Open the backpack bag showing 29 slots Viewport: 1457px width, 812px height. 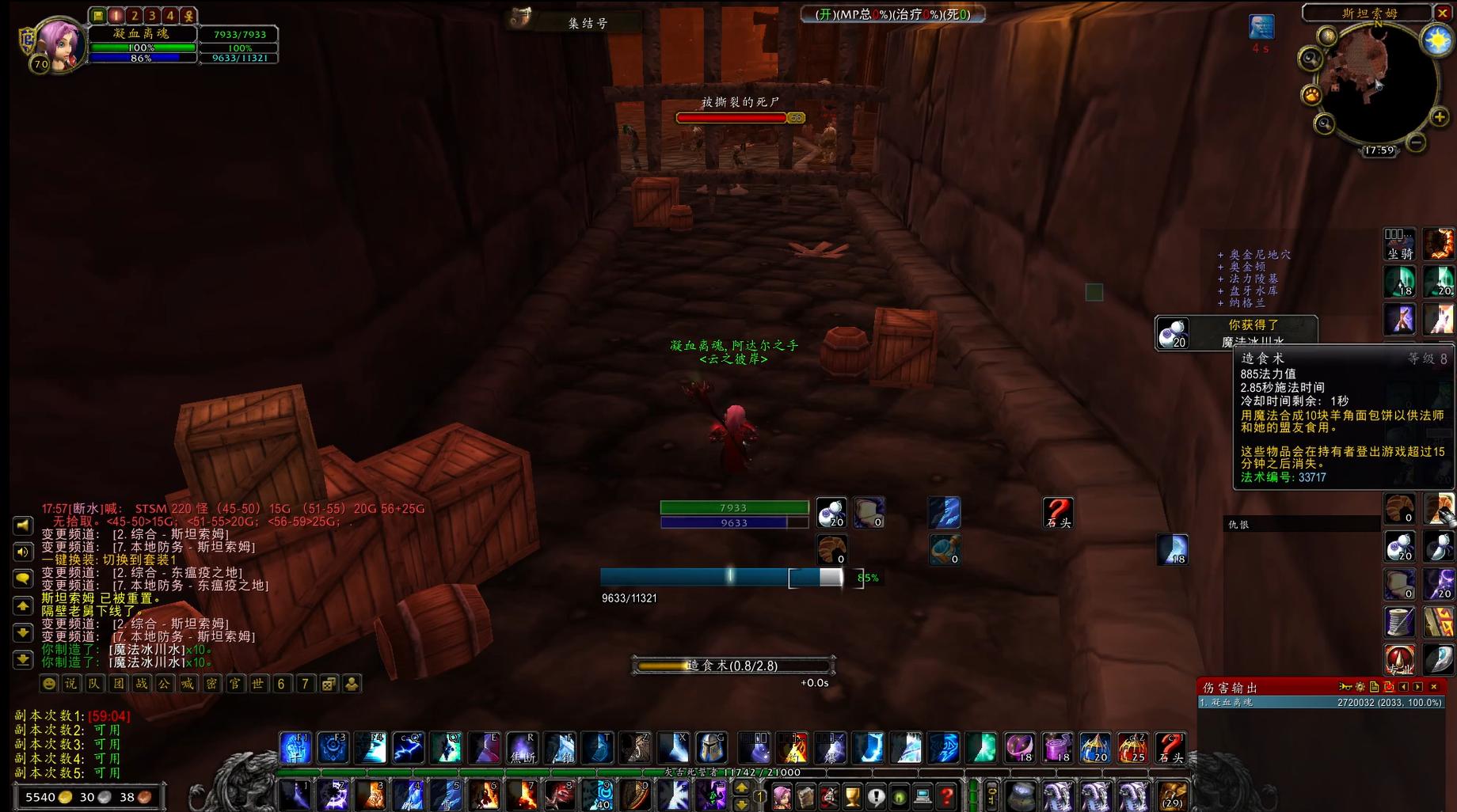click(x=1172, y=795)
